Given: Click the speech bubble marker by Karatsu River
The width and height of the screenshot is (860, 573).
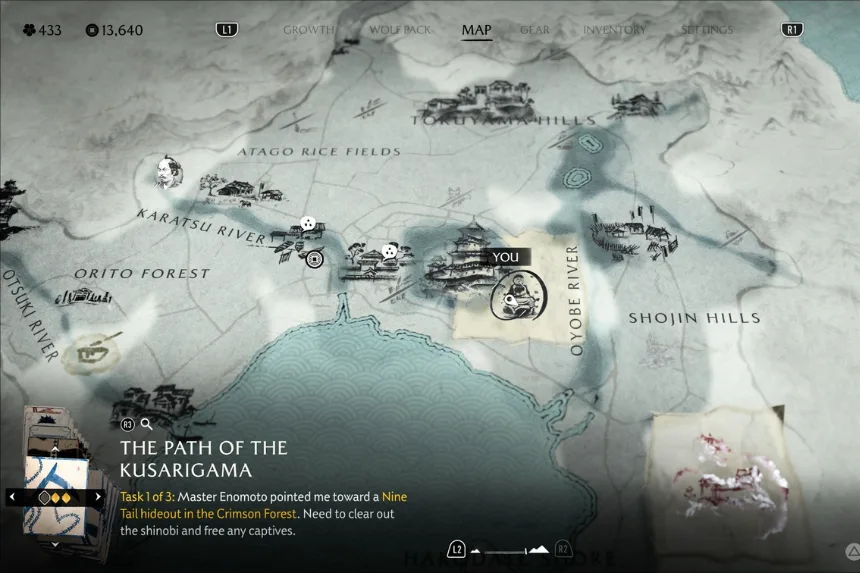Looking at the screenshot, I should pos(308,224).
